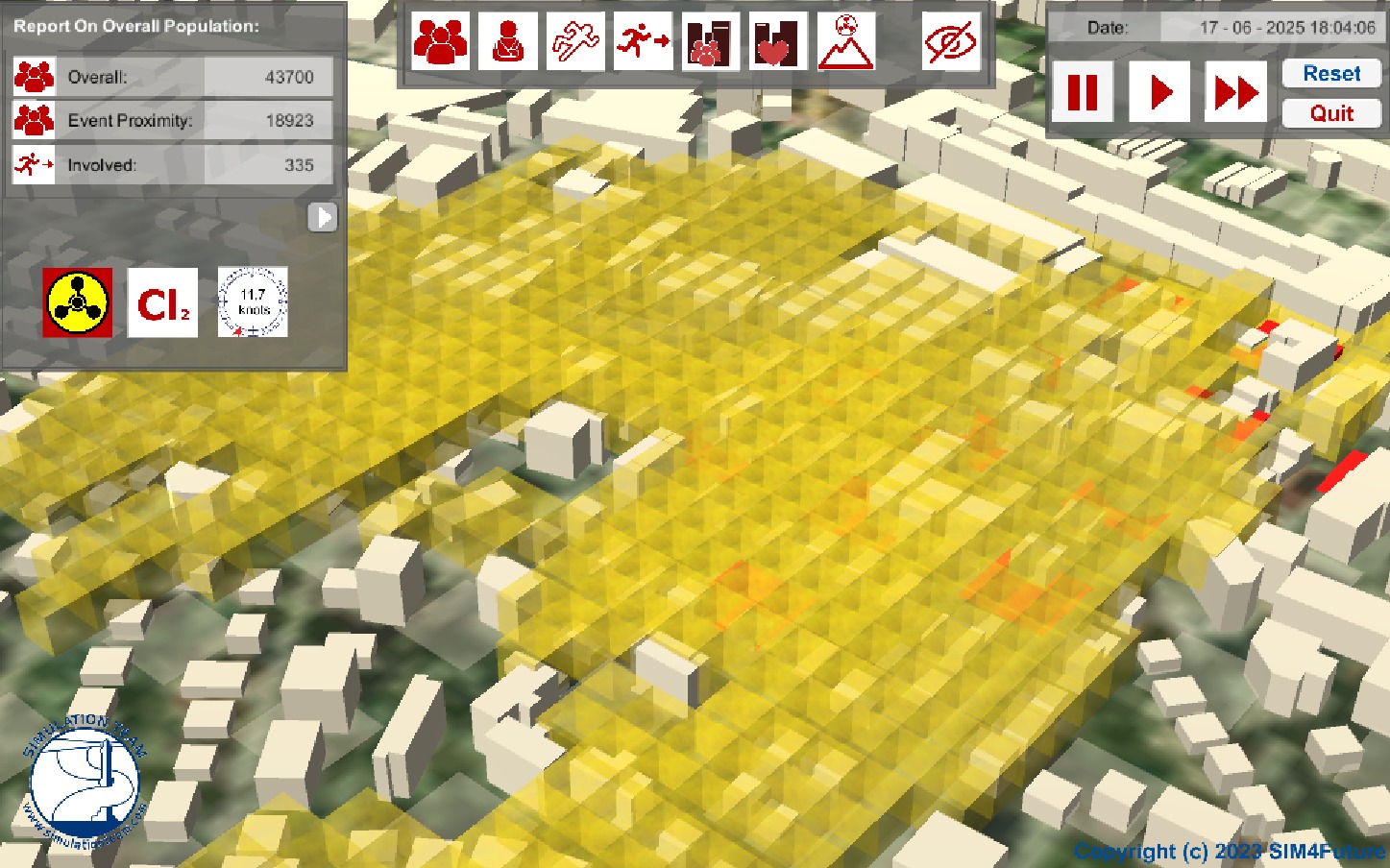Play the simulation at normal speed
This screenshot has width=1390, height=868.
[x=1160, y=92]
